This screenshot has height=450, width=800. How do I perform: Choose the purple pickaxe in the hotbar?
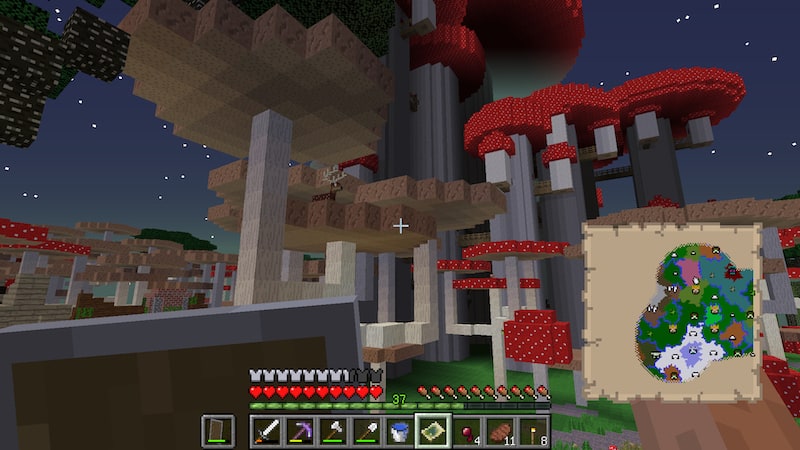pyautogui.click(x=300, y=432)
